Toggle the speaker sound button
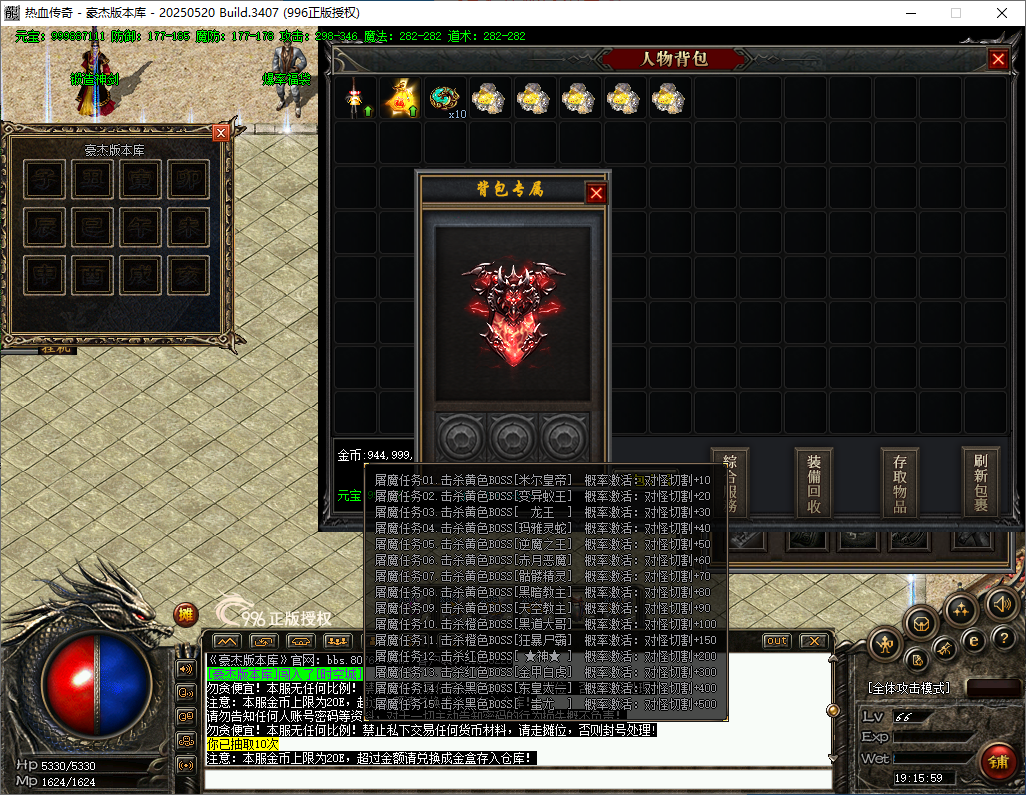The height and width of the screenshot is (795, 1026). tap(1001, 603)
